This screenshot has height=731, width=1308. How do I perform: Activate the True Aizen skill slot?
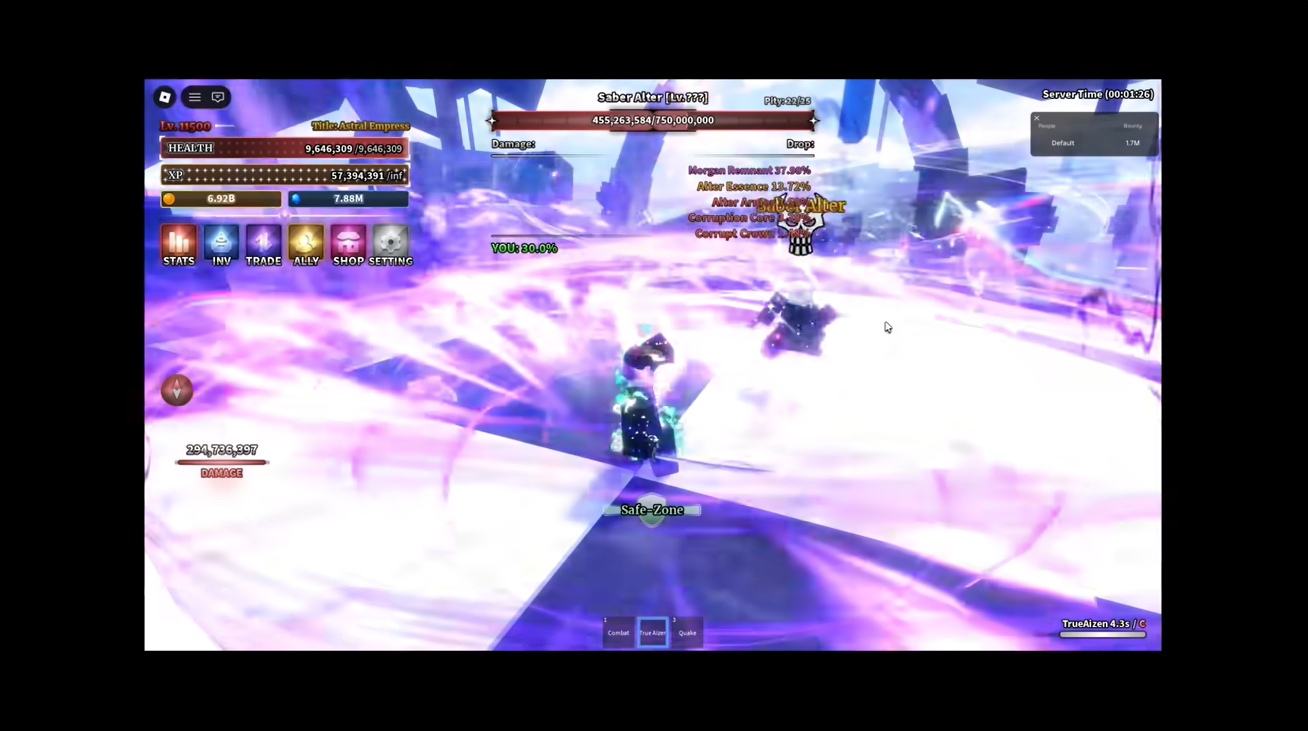pyautogui.click(x=652, y=631)
